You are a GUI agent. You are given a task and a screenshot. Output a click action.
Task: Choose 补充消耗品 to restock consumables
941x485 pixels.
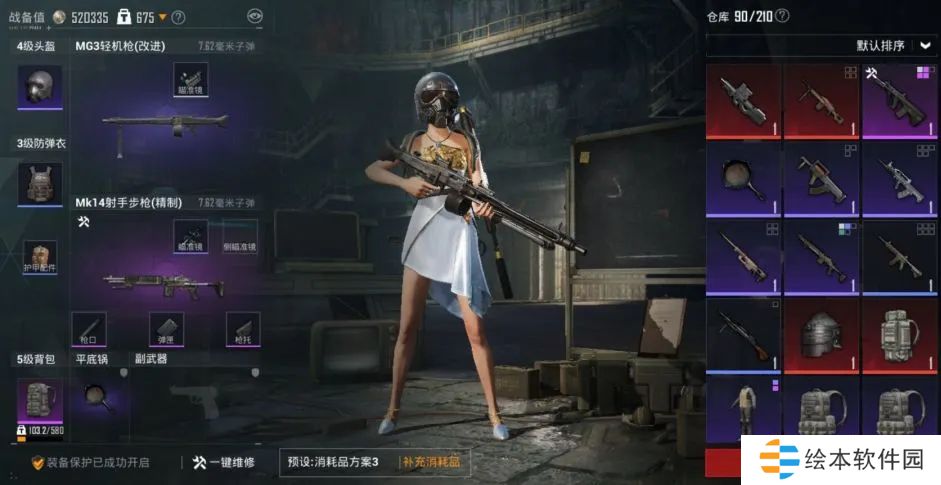click(431, 462)
